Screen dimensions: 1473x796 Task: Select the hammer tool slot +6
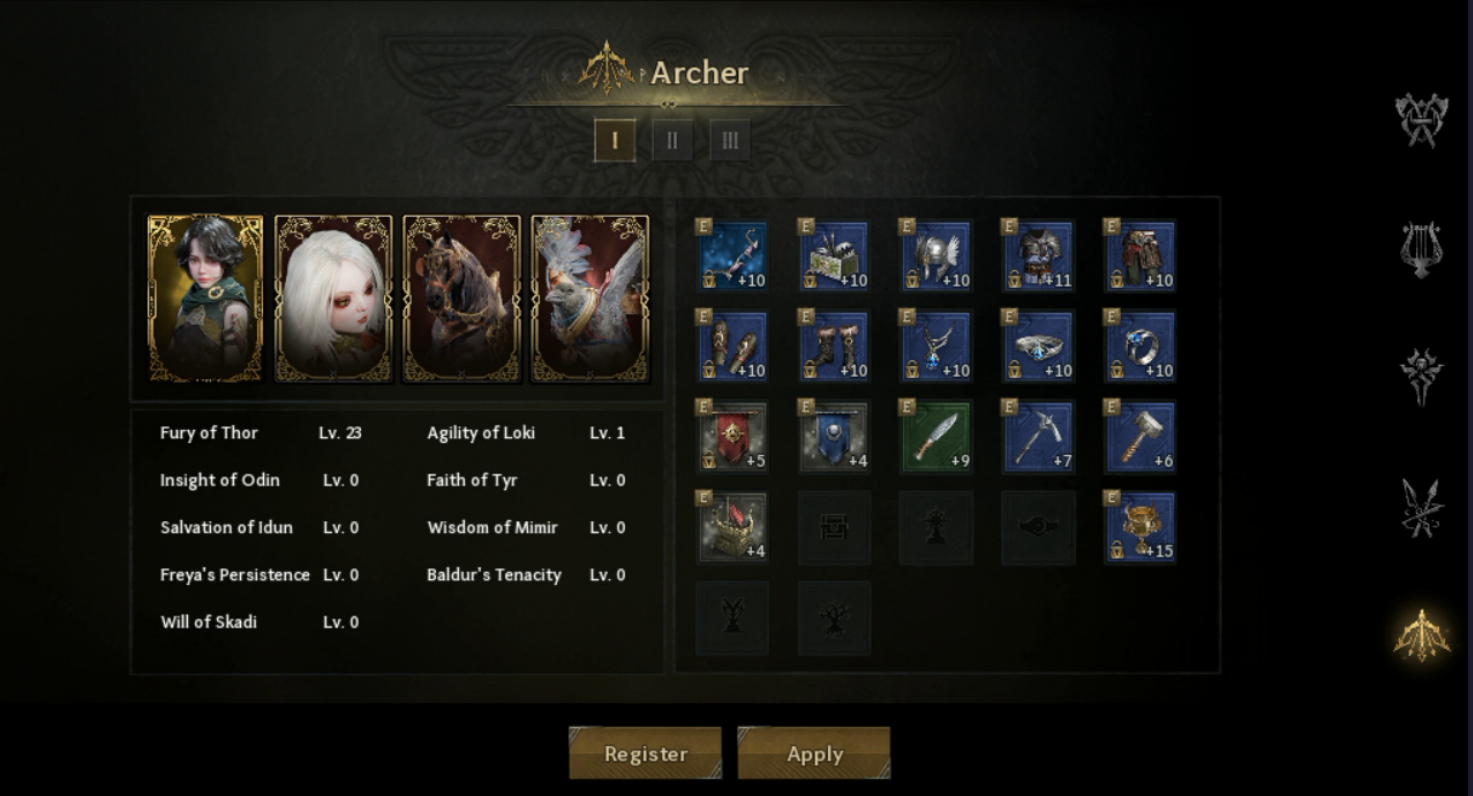pyautogui.click(x=1140, y=437)
